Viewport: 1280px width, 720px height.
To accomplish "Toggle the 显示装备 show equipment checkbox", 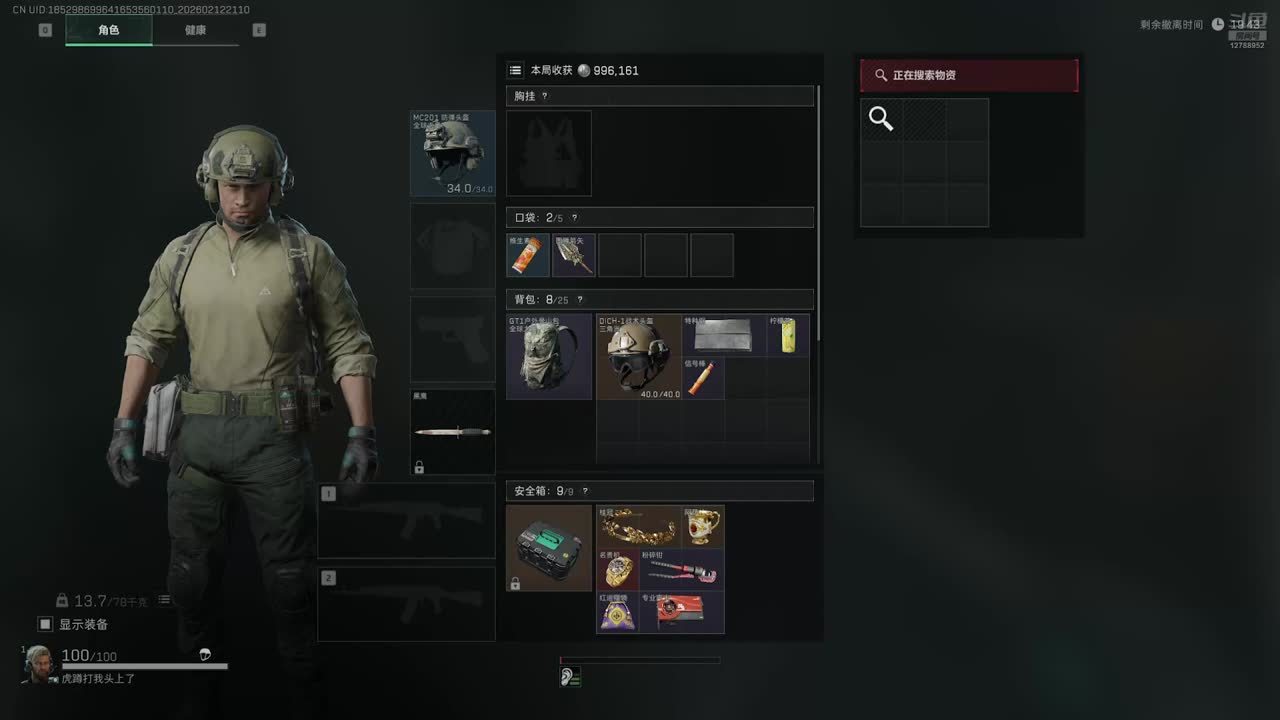I will (45, 624).
